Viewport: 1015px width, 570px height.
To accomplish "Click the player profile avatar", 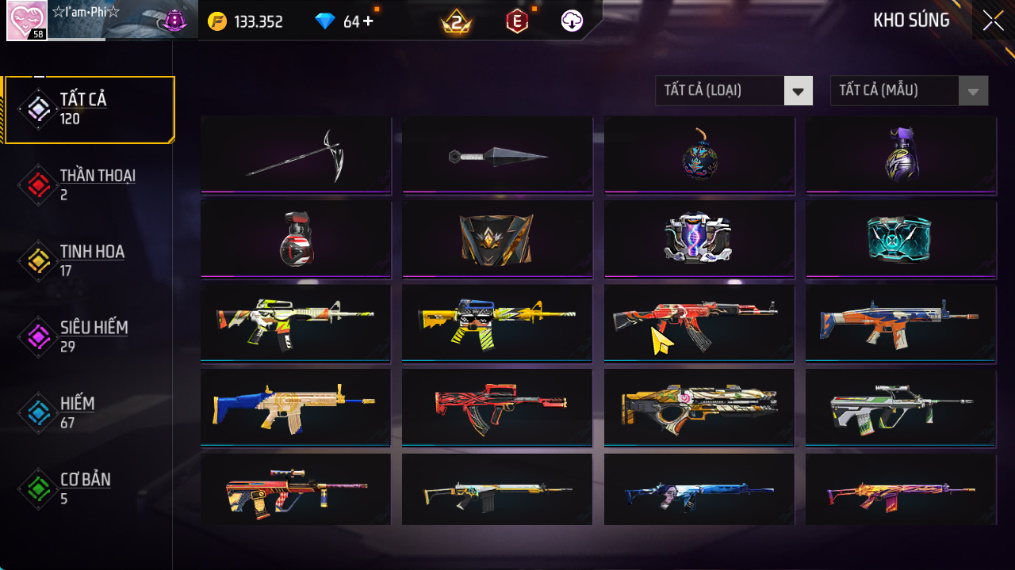I will point(26,21).
